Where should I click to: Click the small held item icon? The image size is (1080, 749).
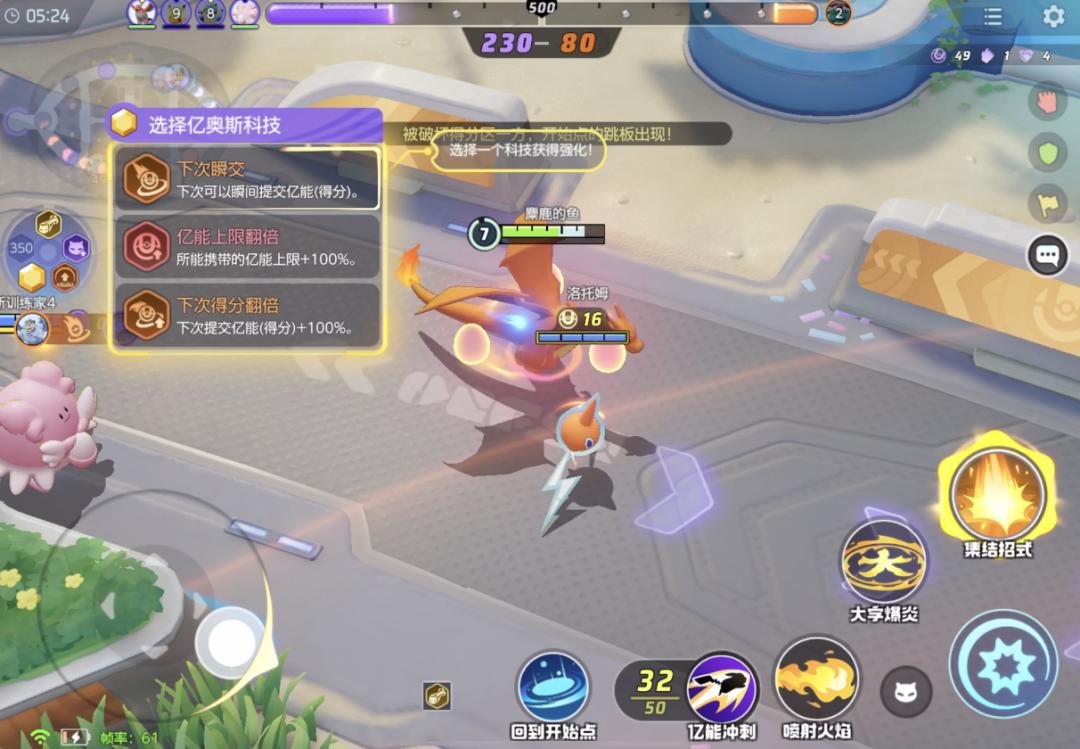click(436, 696)
